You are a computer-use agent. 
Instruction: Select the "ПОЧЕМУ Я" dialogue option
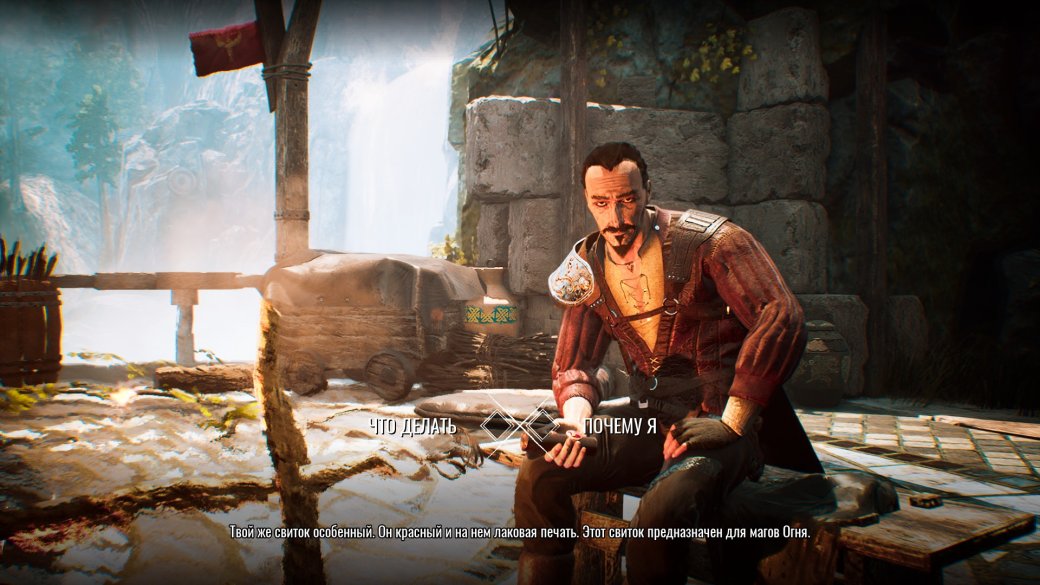(x=622, y=426)
